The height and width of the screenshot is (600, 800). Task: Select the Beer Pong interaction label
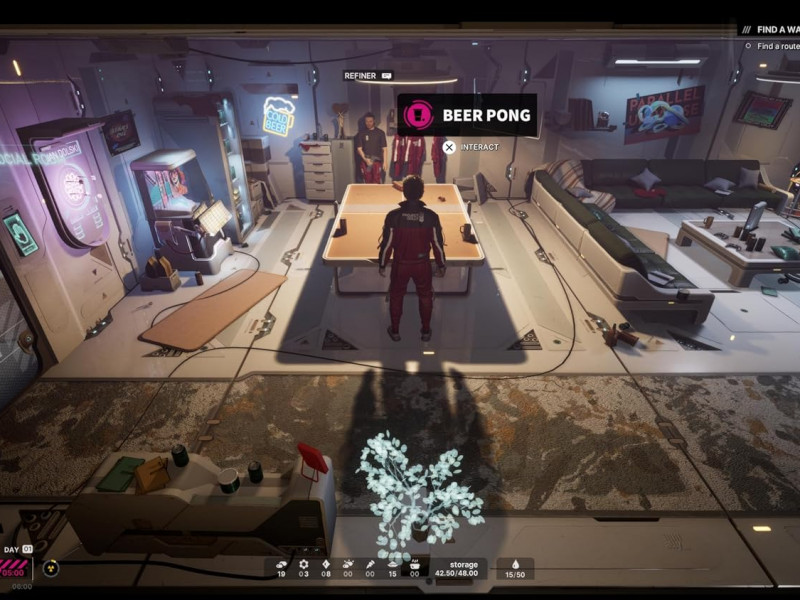(467, 115)
